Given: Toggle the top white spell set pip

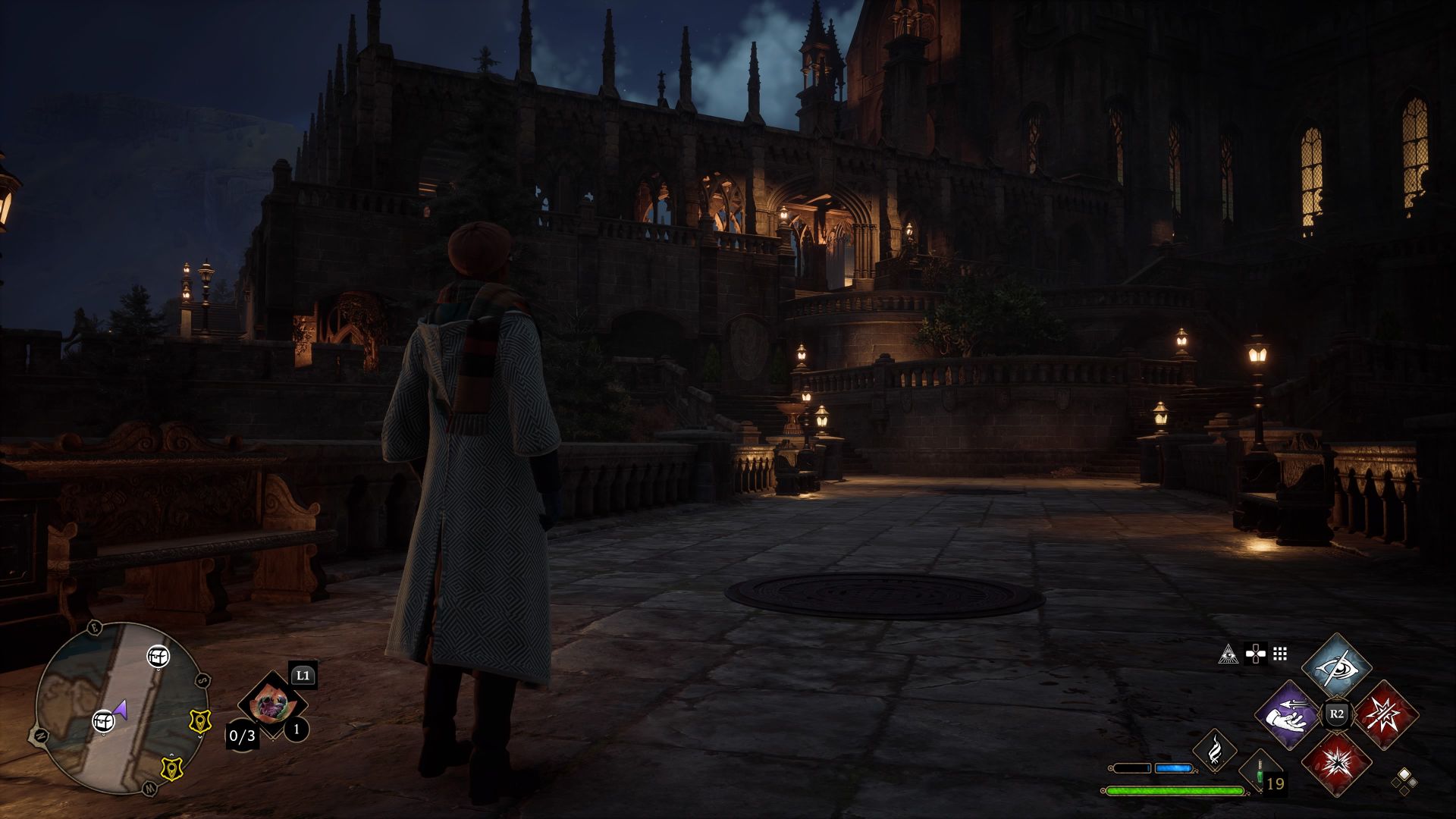Looking at the screenshot, I should [x=1403, y=774].
